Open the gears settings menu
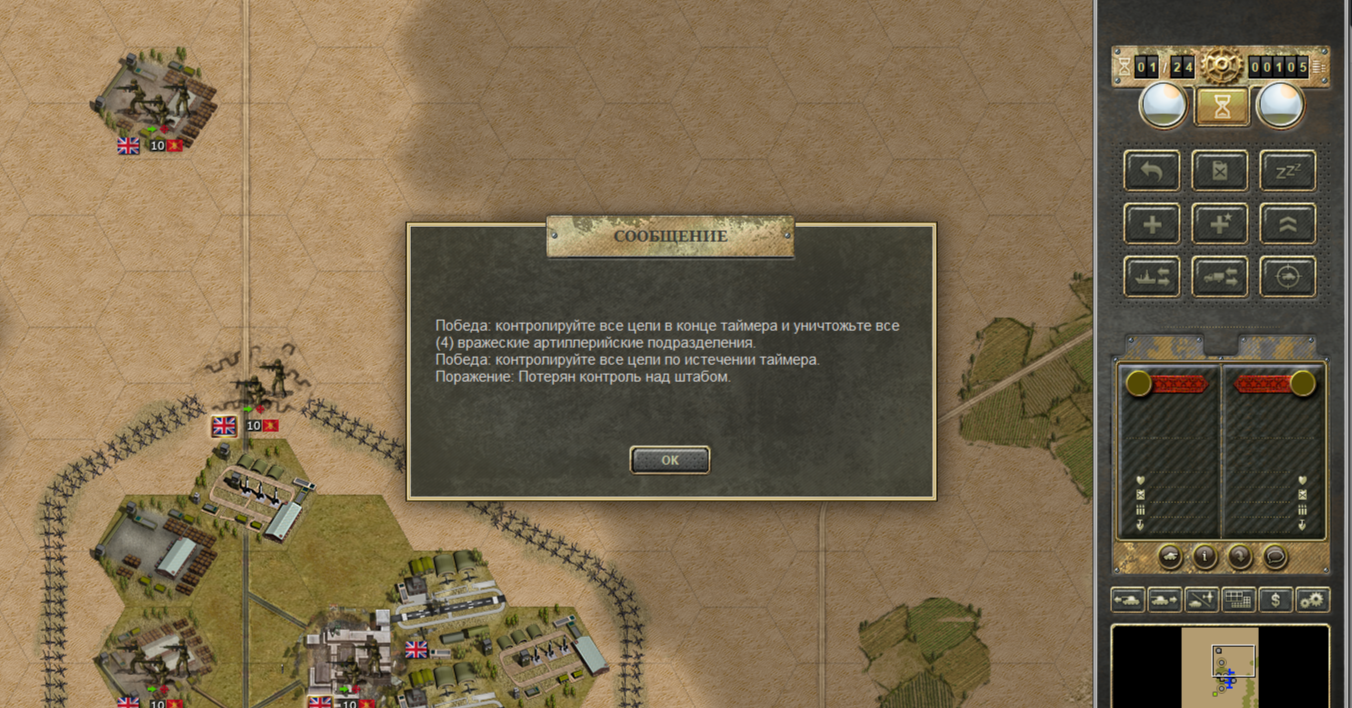The image size is (1352, 708). (x=1312, y=600)
